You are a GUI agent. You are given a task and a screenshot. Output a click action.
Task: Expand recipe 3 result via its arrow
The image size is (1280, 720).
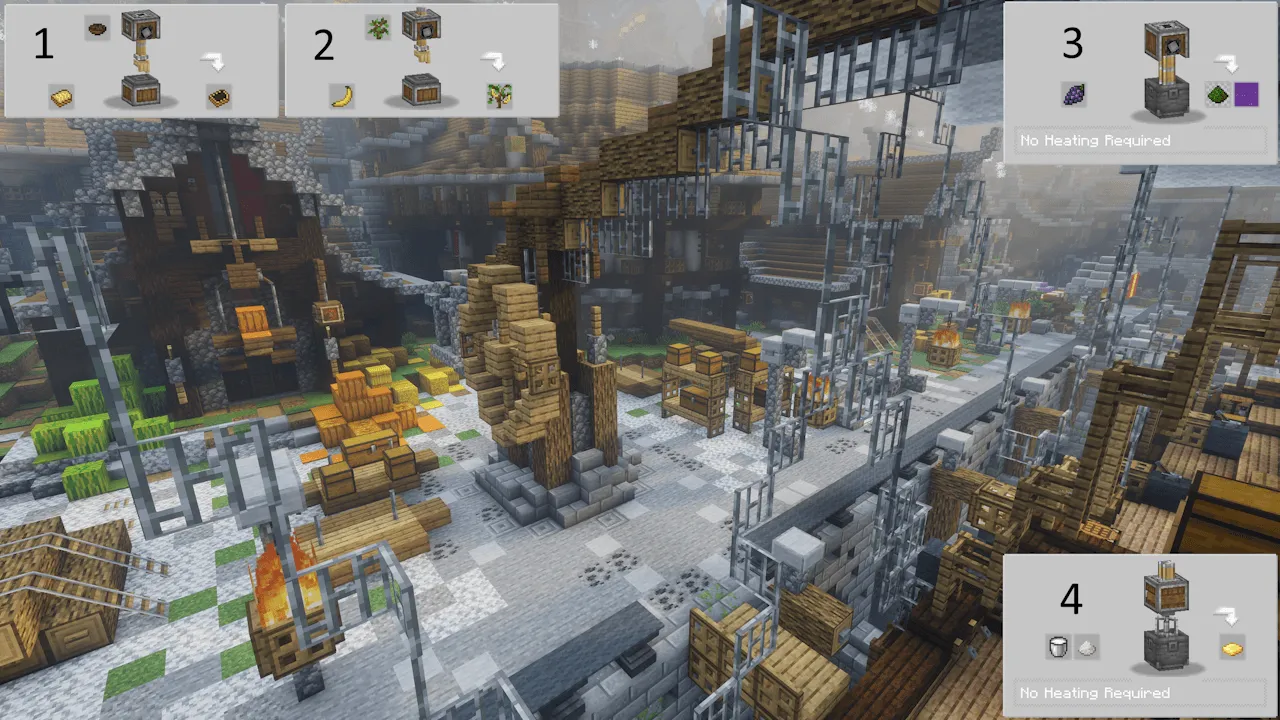(x=1227, y=62)
